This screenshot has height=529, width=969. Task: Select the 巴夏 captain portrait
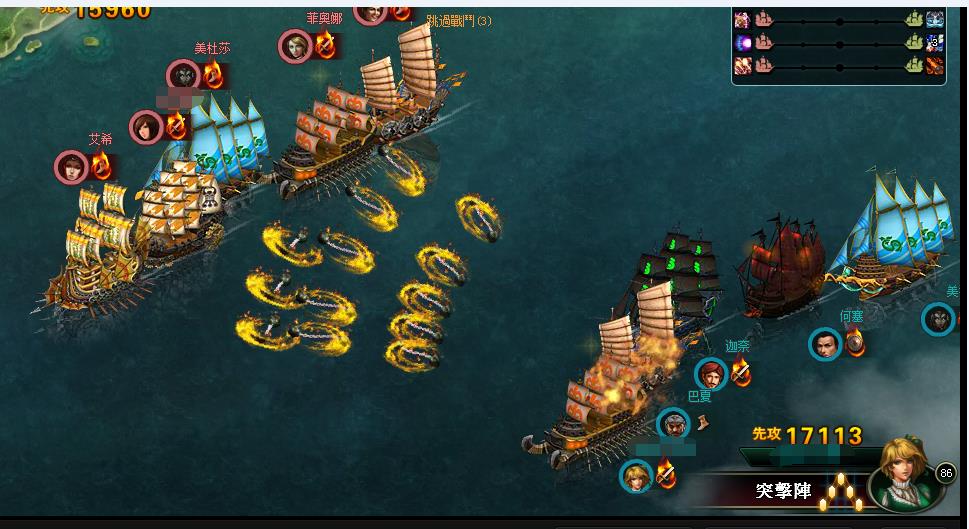673,425
